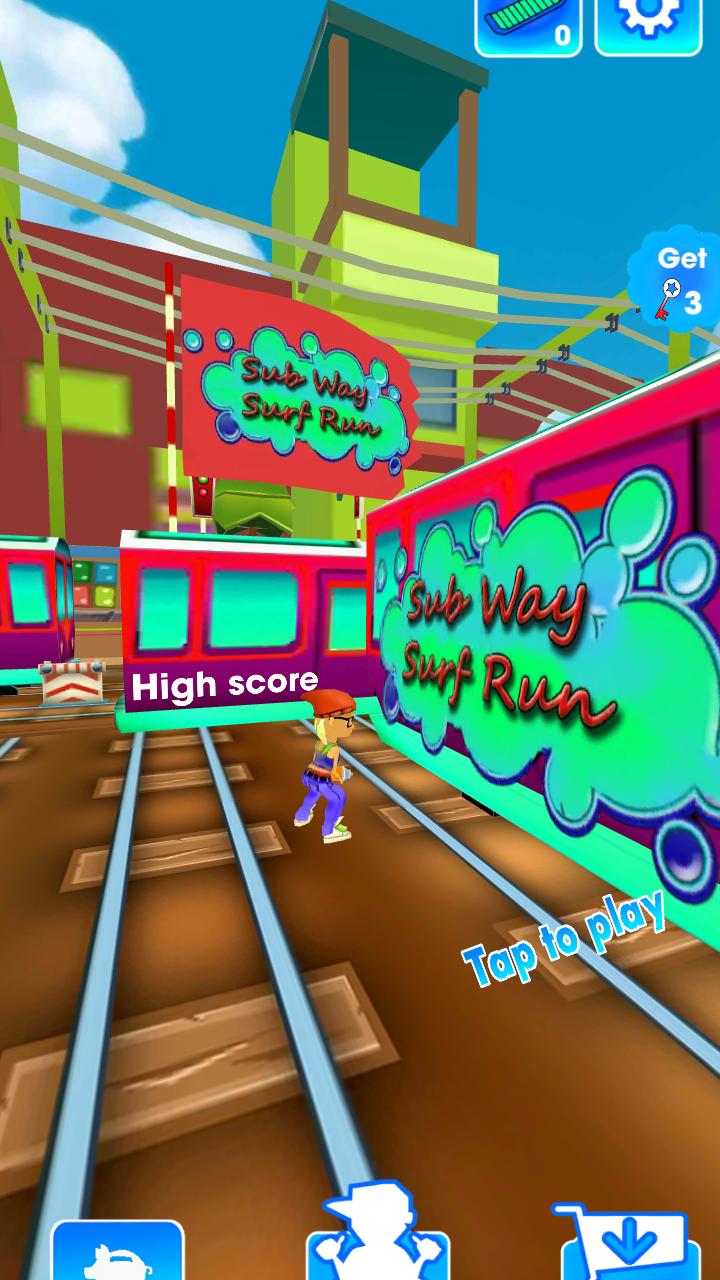Claim the Get 3 keys bonus

tap(677, 280)
